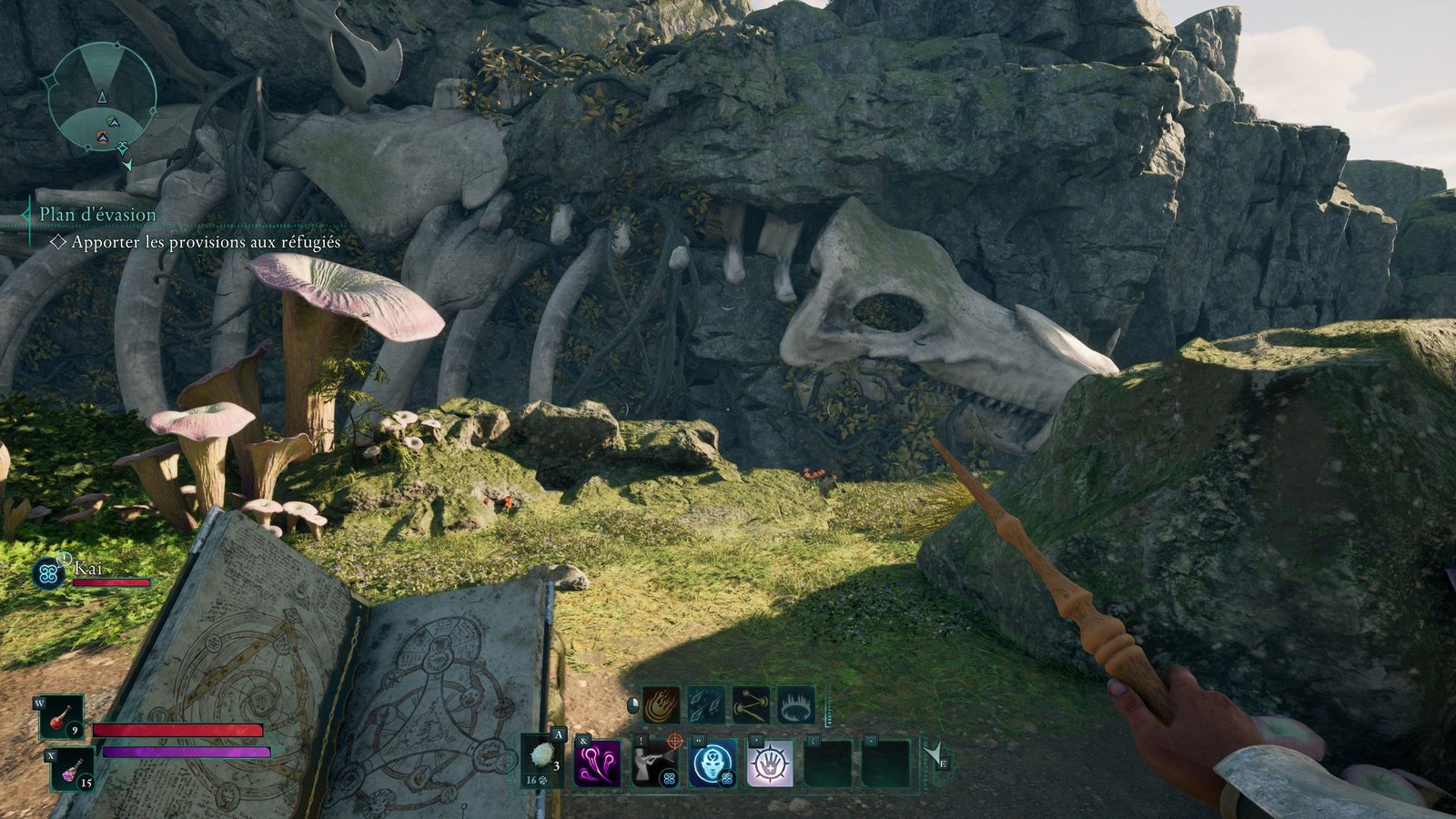Choose the ice shards grimoire spell
The width and height of the screenshot is (1456, 819).
[x=706, y=704]
